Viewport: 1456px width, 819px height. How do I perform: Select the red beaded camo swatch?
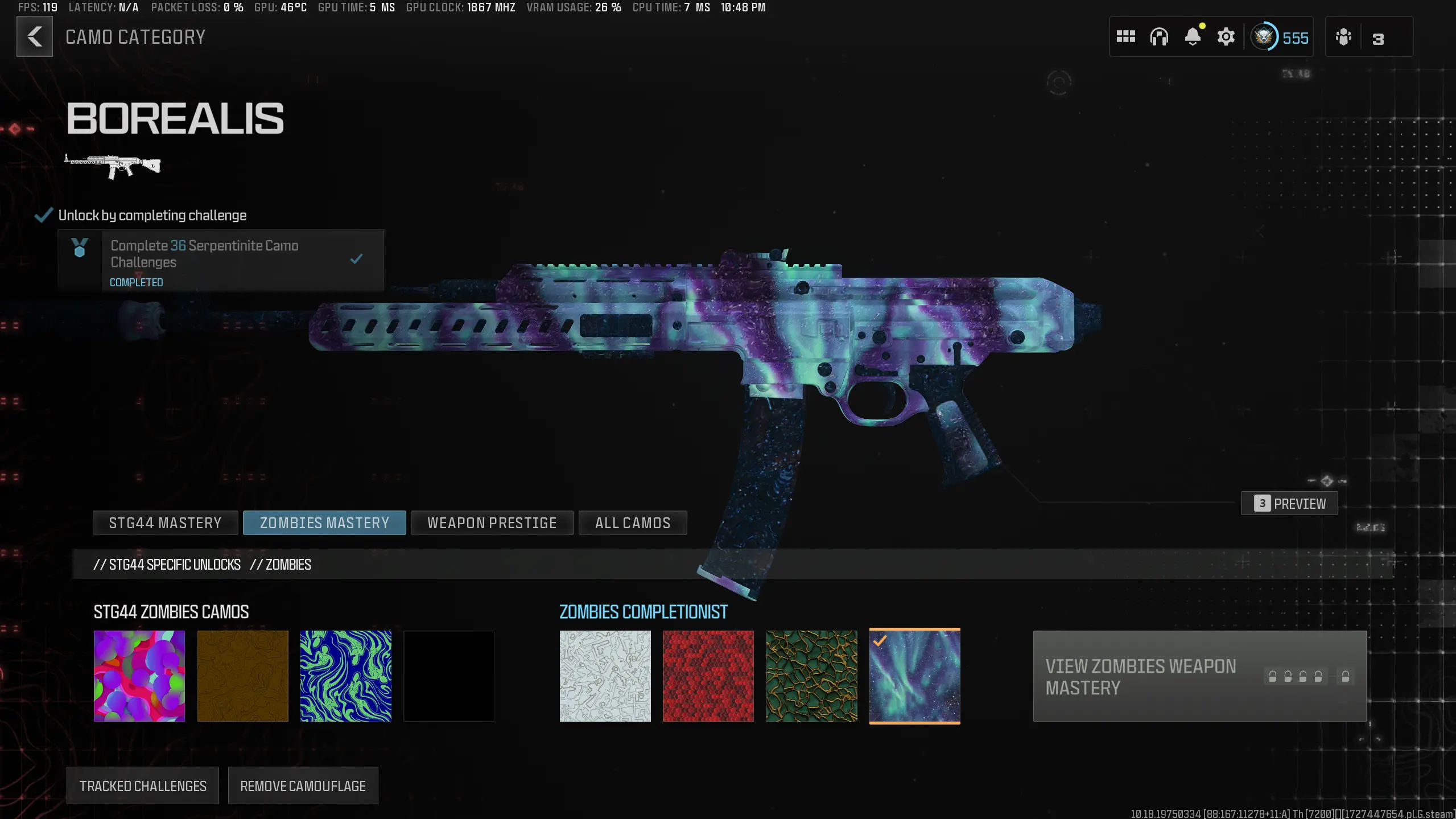(708, 676)
